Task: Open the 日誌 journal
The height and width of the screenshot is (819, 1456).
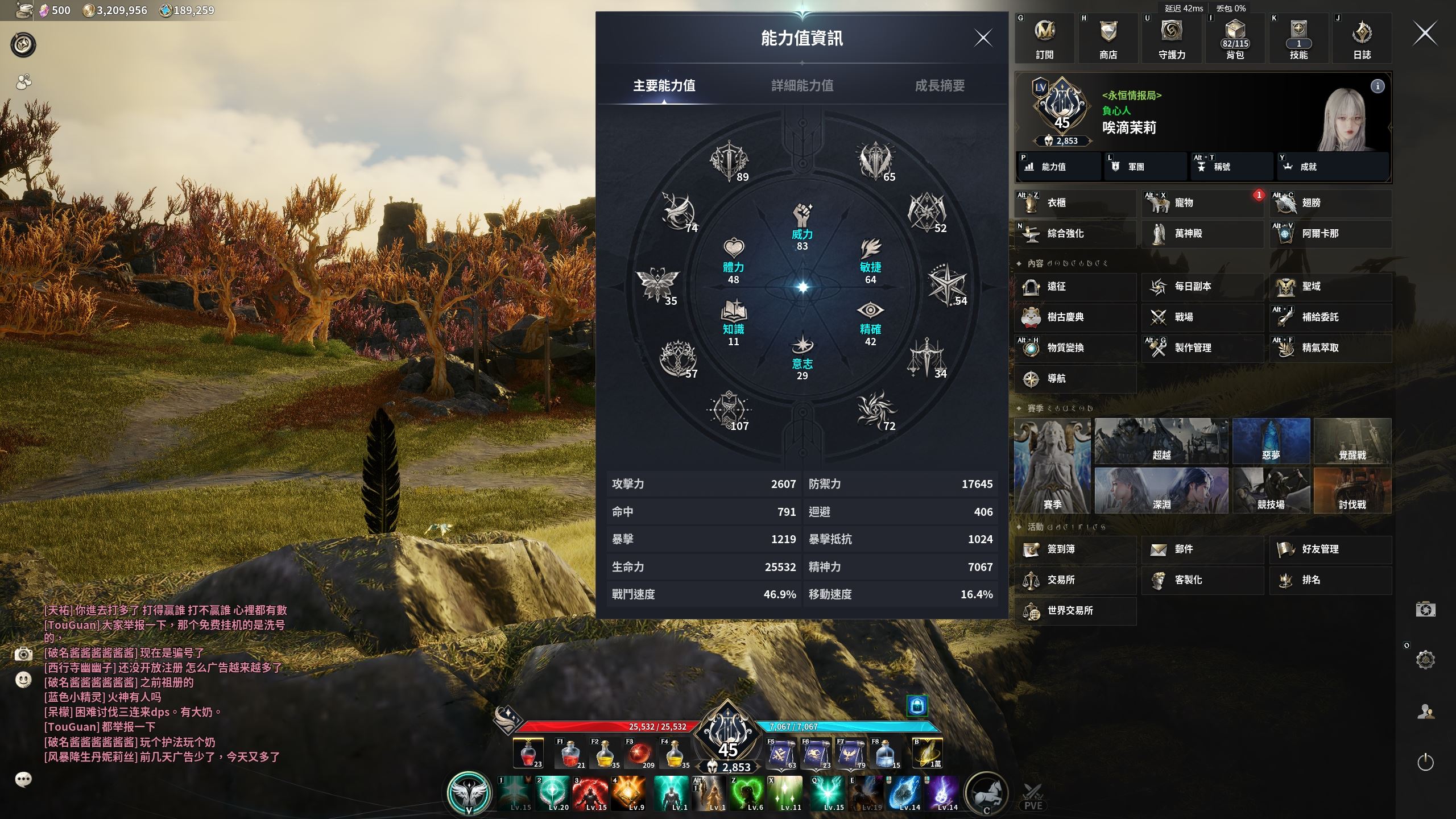Action: pyautogui.click(x=1362, y=38)
